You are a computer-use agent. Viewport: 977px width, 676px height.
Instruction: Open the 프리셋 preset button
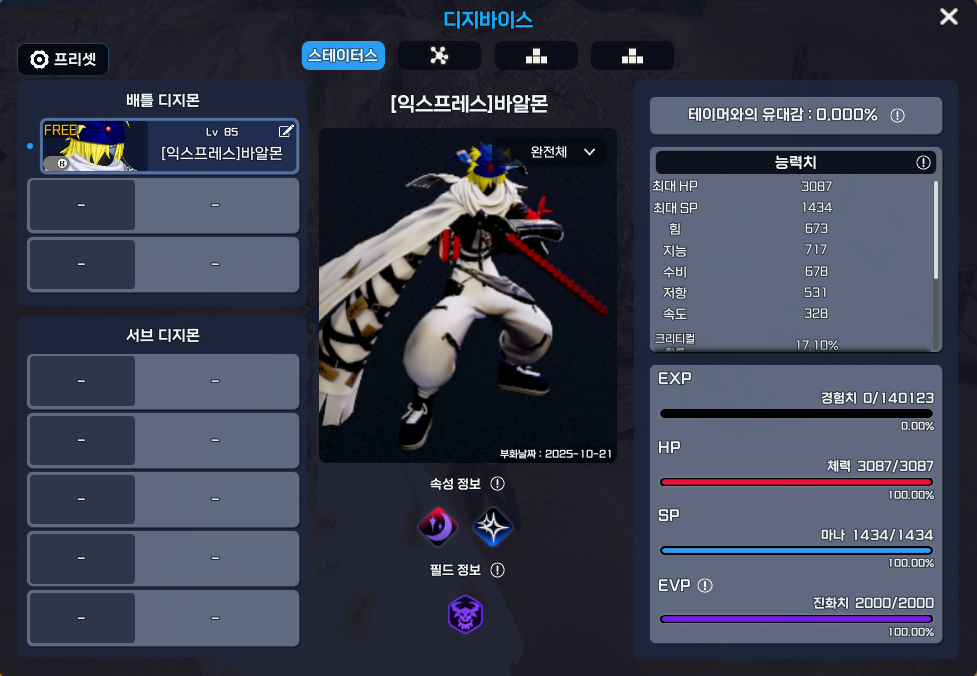tap(63, 59)
